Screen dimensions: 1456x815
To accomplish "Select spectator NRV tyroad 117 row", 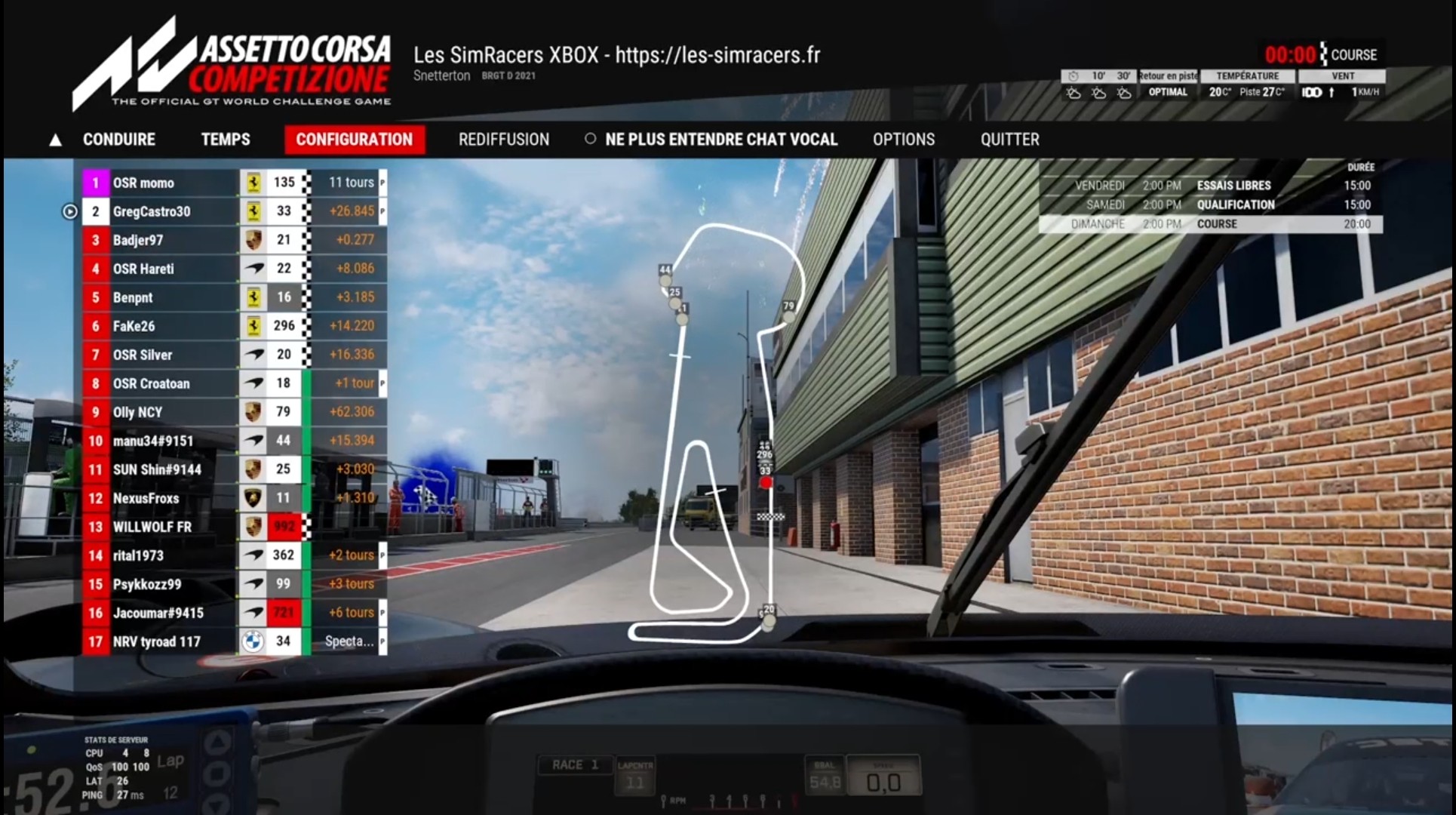I will (157, 641).
